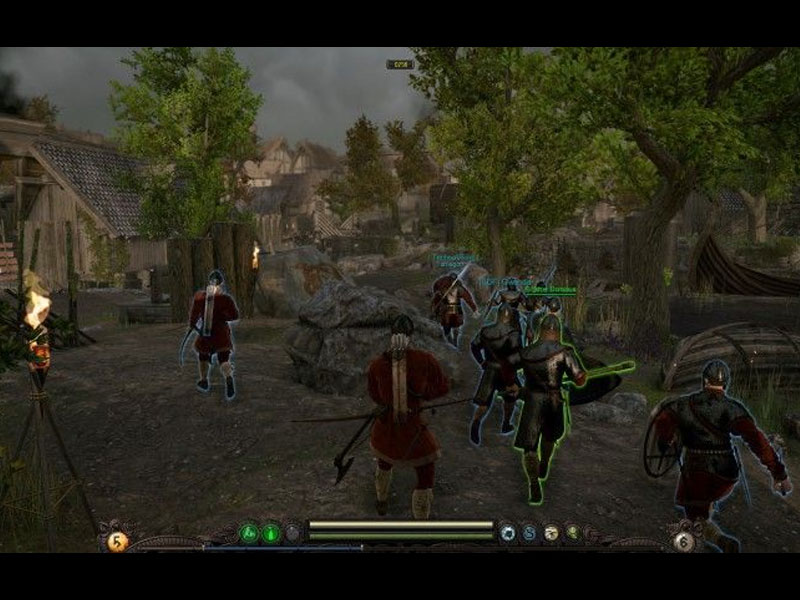Use the green flask ability icon
The image size is (800, 600).
coord(271,533)
